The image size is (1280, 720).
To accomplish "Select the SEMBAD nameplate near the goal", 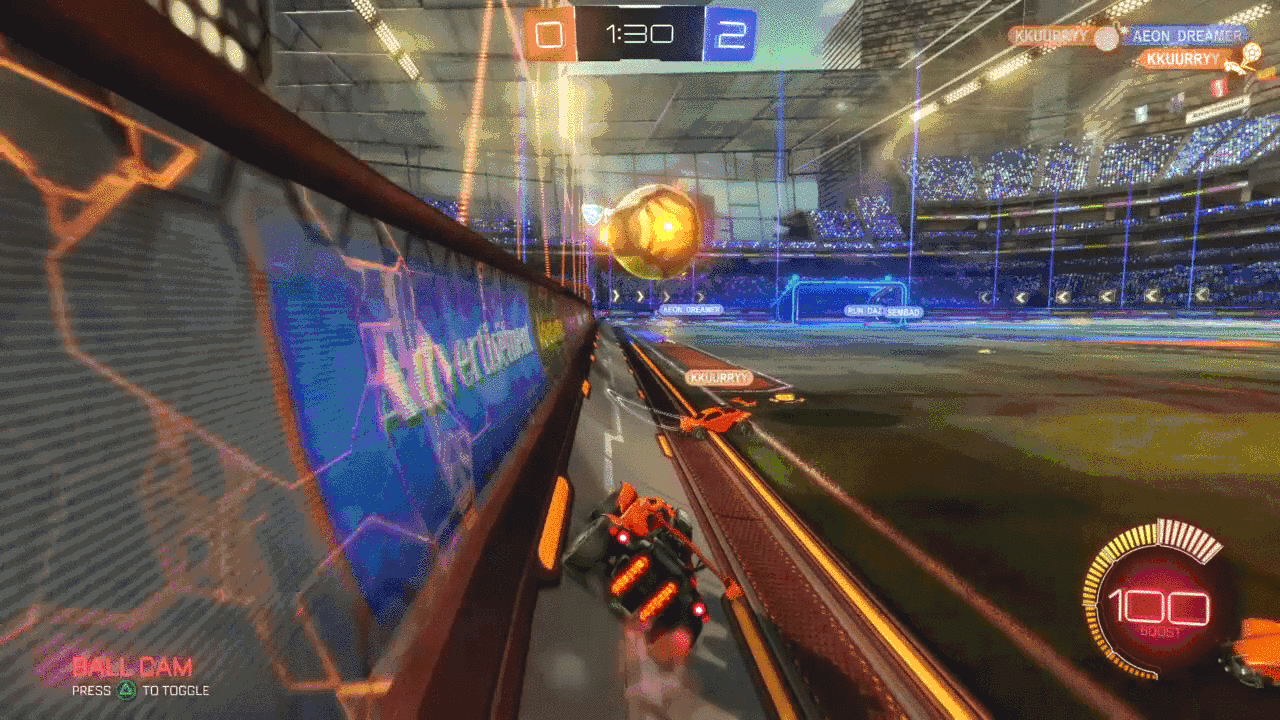I will (906, 311).
